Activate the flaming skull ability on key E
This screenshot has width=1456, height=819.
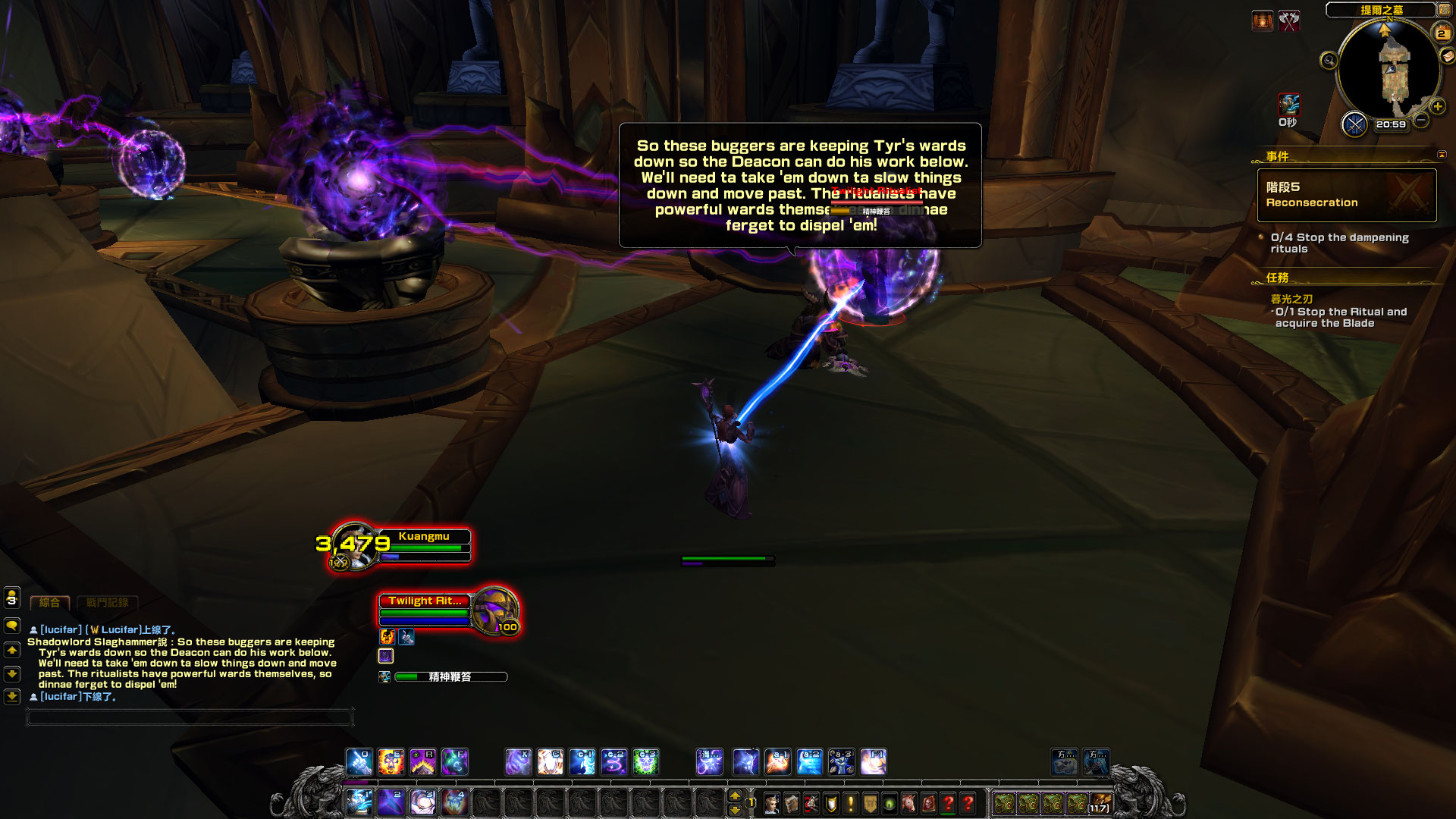(391, 762)
